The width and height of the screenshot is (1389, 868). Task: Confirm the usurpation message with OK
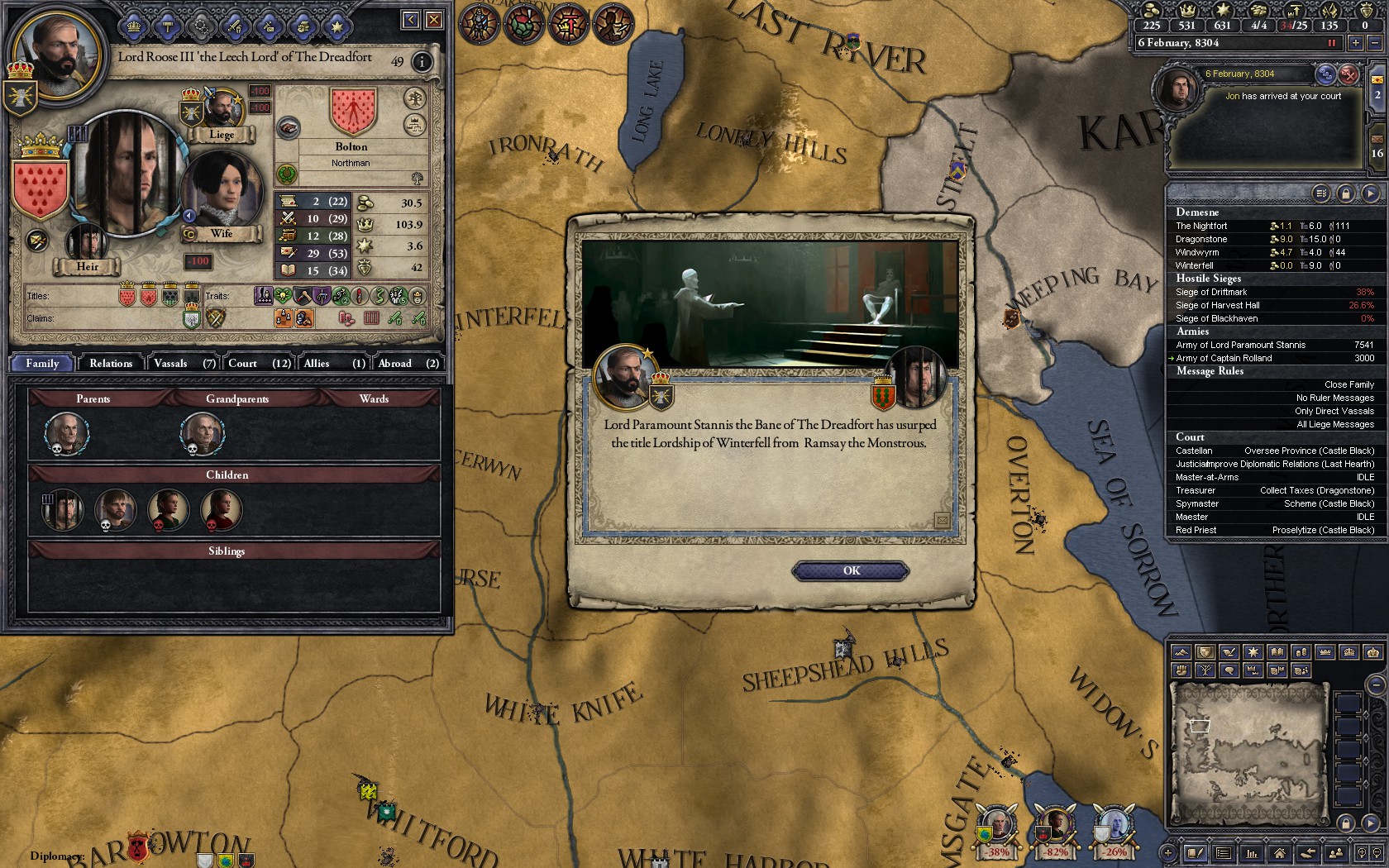pyautogui.click(x=851, y=571)
